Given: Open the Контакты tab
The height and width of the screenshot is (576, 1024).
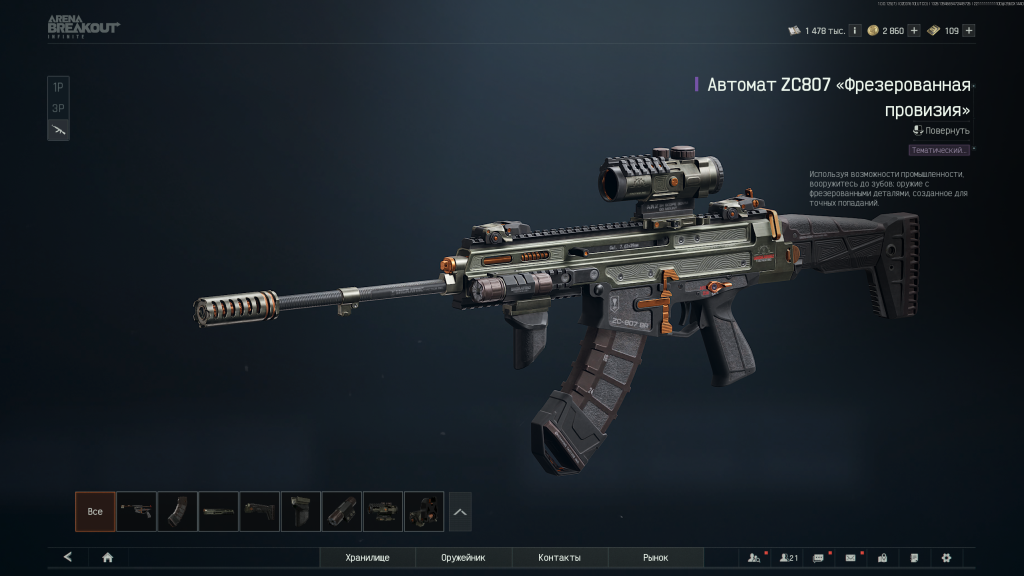Looking at the screenshot, I should (559, 557).
